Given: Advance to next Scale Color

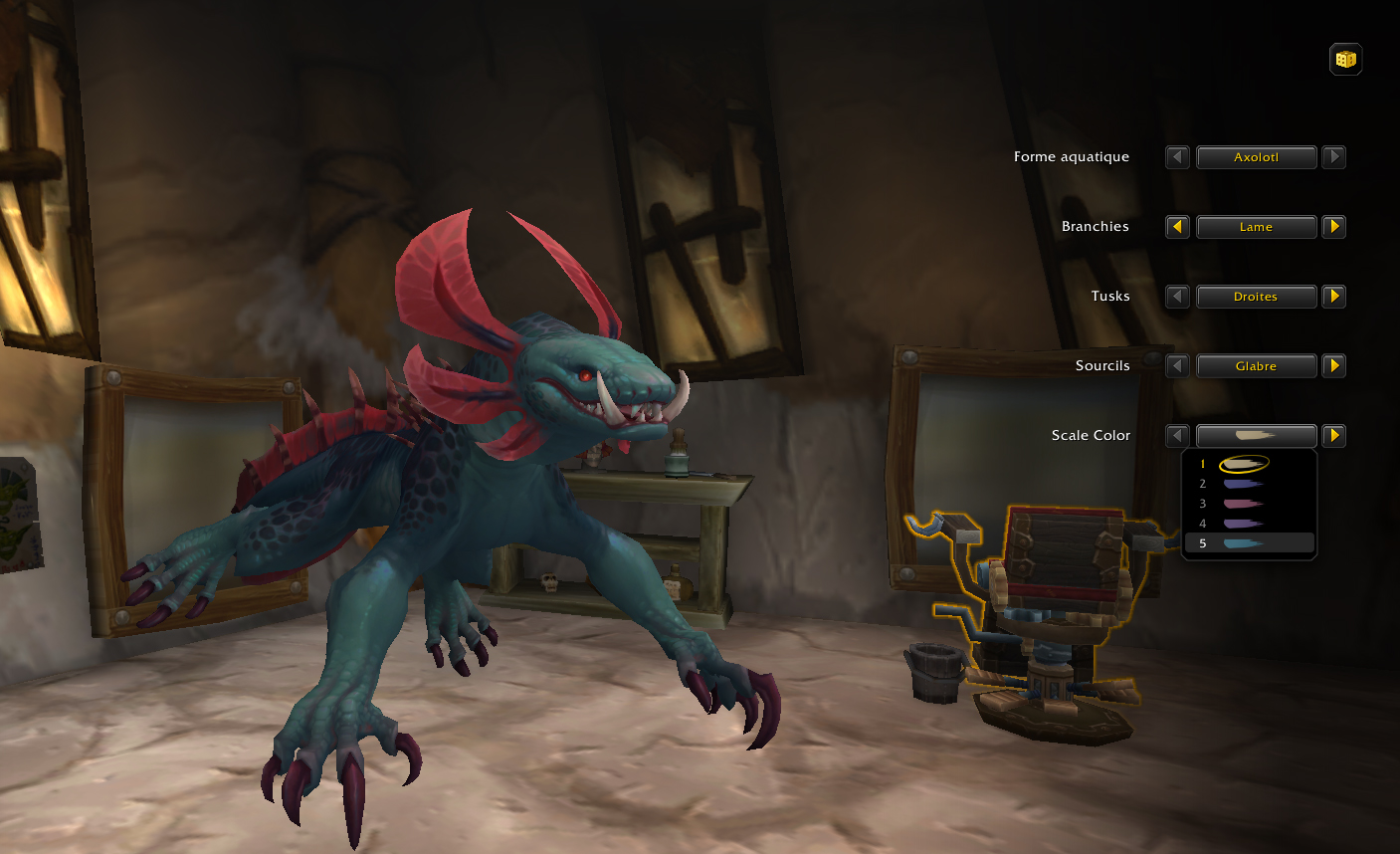Looking at the screenshot, I should tap(1334, 436).
